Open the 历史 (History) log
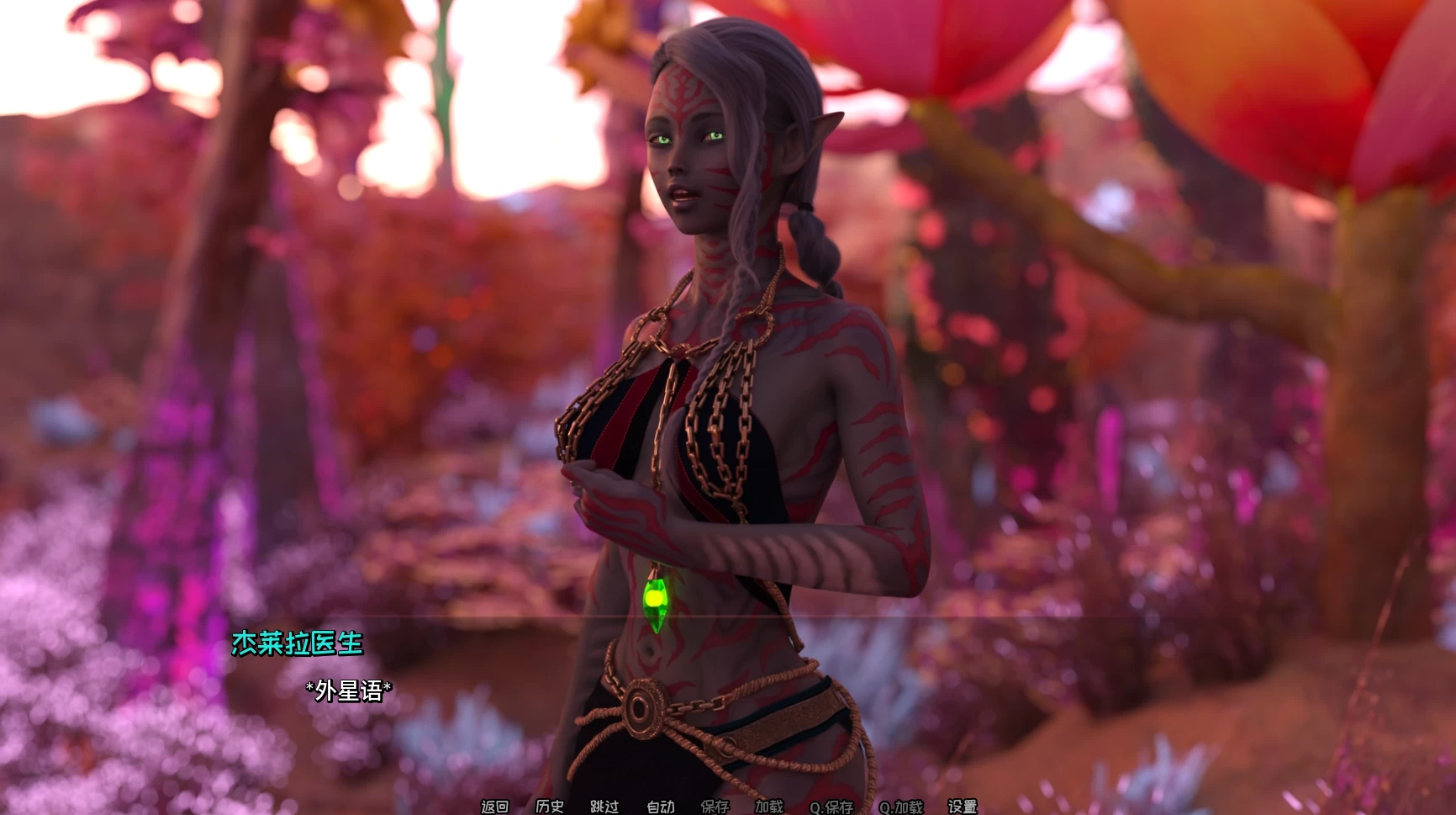Image resolution: width=1456 pixels, height=815 pixels. 550,807
